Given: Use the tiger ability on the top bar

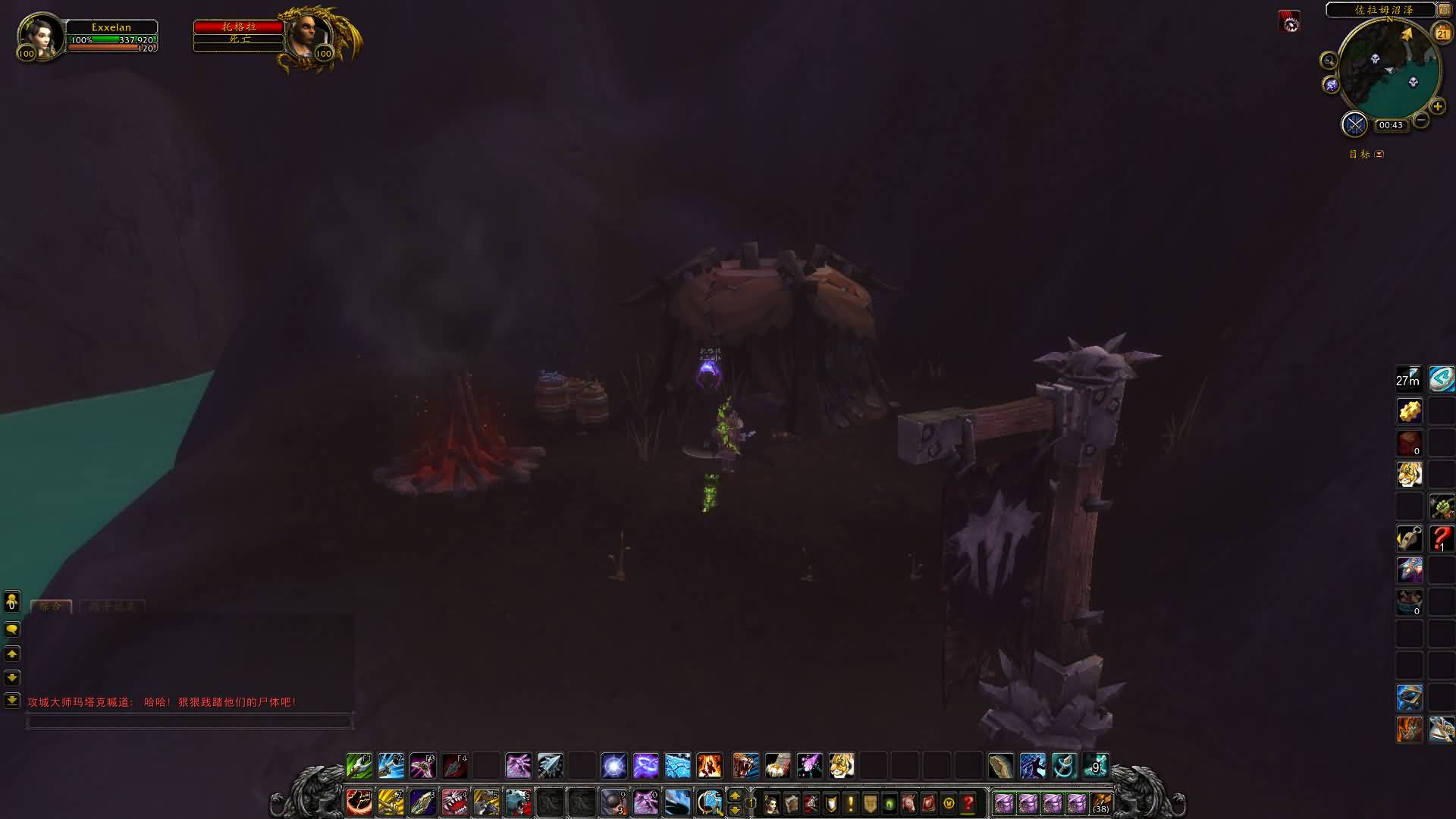Looking at the screenshot, I should [841, 766].
